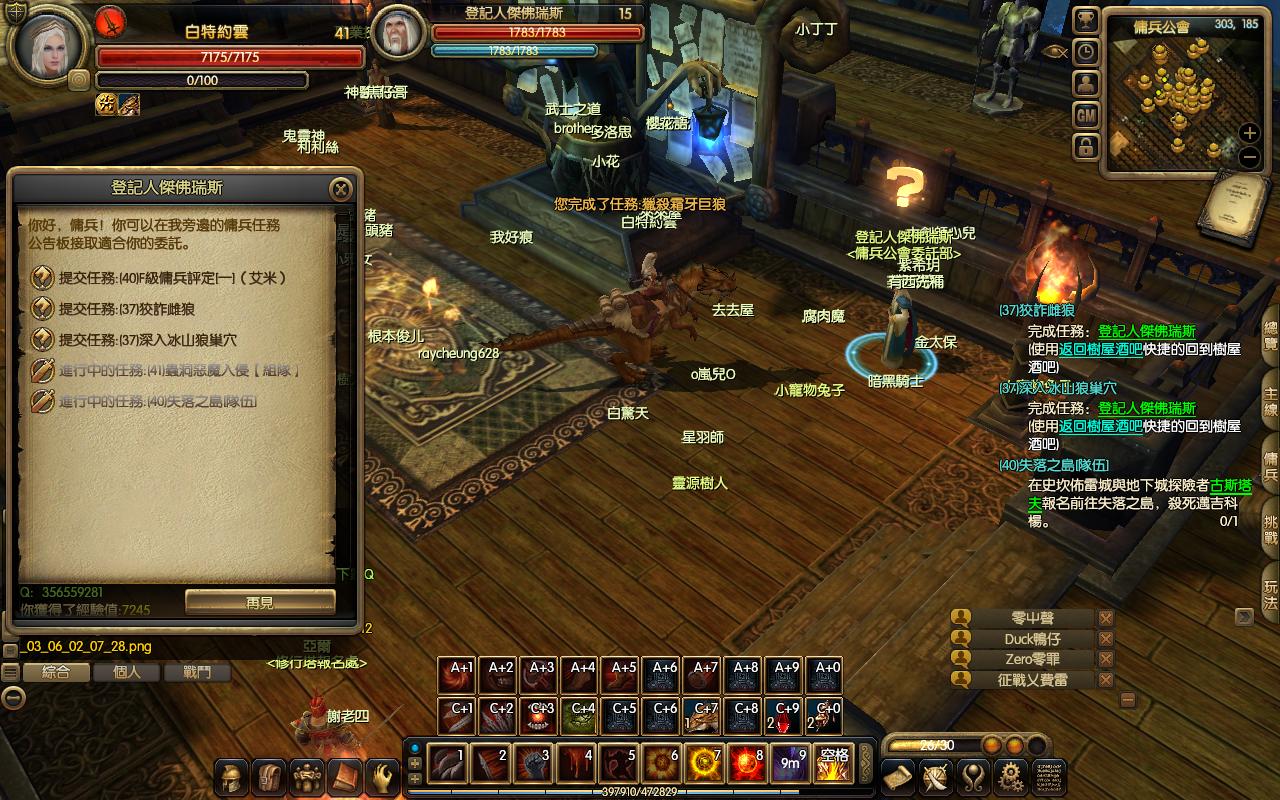The image size is (1280, 800).
Task: Zoom out the minimap with minus button
Action: tap(1249, 157)
